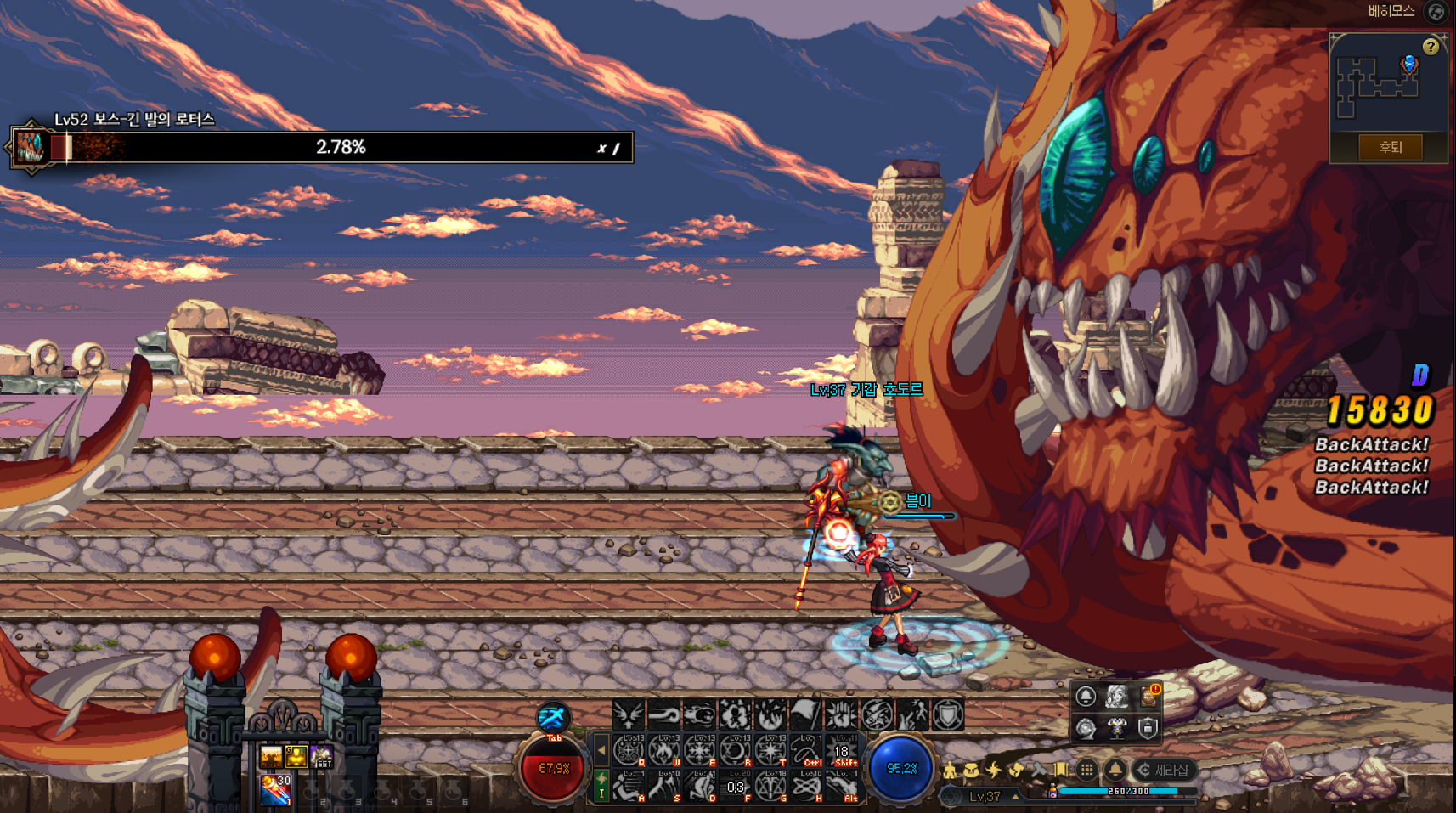
Task: Click the 후퇴 retreat button under the minimap
Action: [1389, 147]
